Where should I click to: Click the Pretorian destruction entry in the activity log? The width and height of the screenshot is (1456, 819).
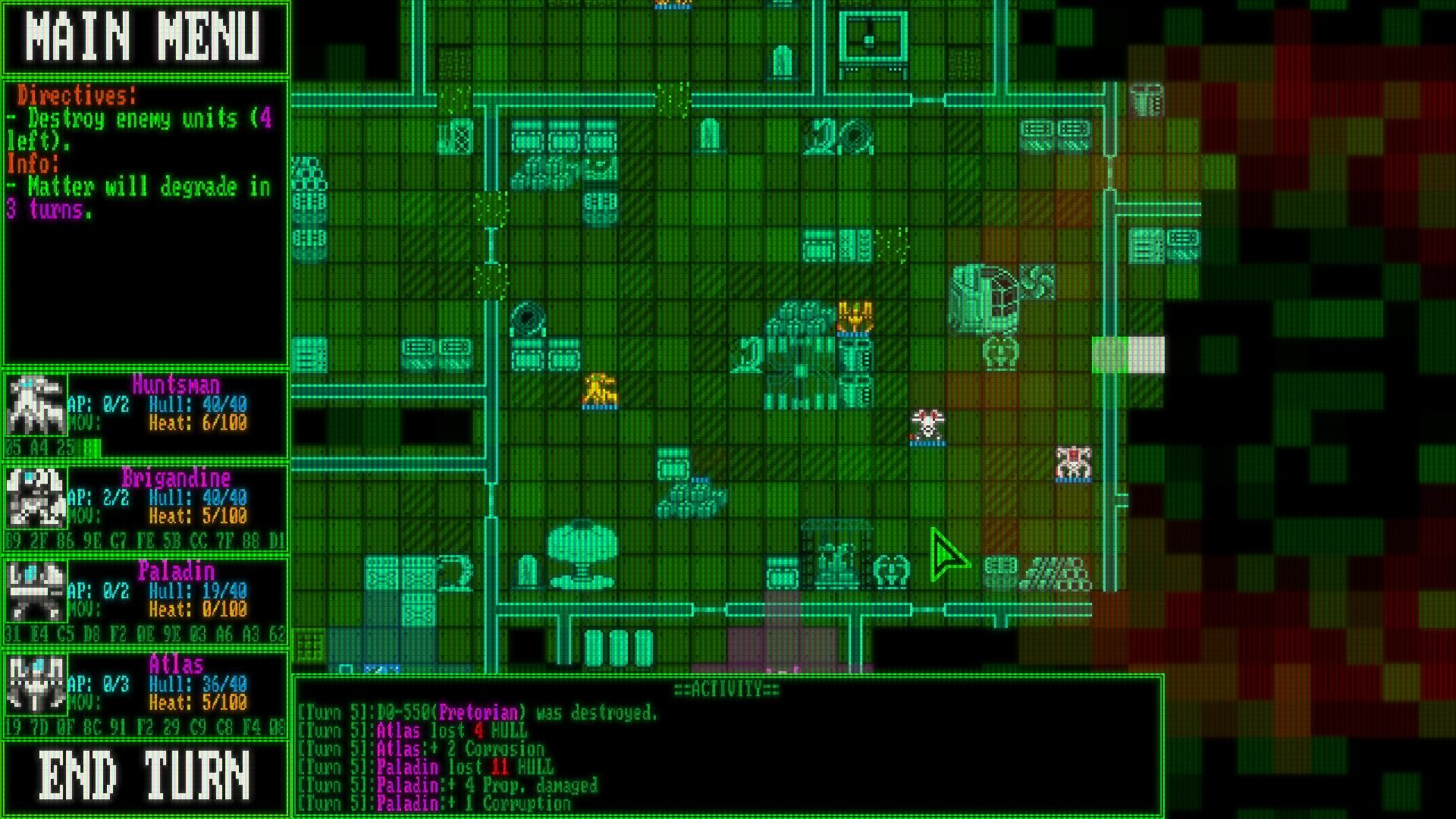pos(478,712)
